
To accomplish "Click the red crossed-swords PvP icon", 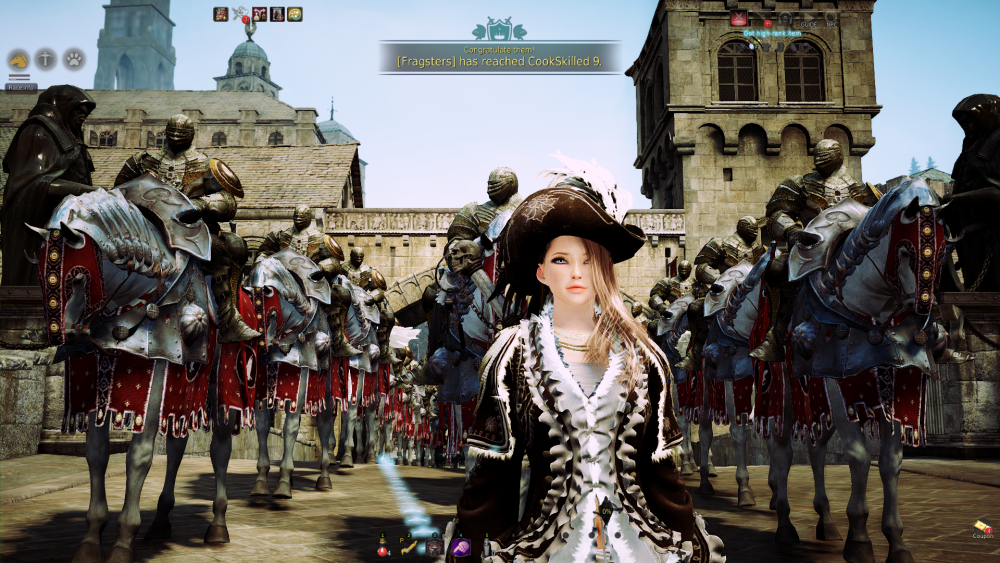I will [739, 18].
